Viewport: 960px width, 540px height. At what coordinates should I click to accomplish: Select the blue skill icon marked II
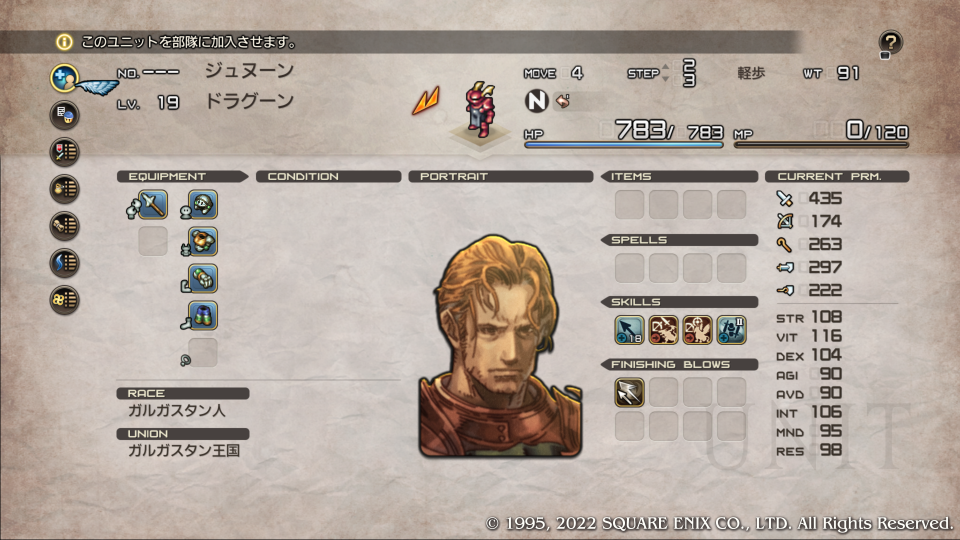pyautogui.click(x=731, y=330)
